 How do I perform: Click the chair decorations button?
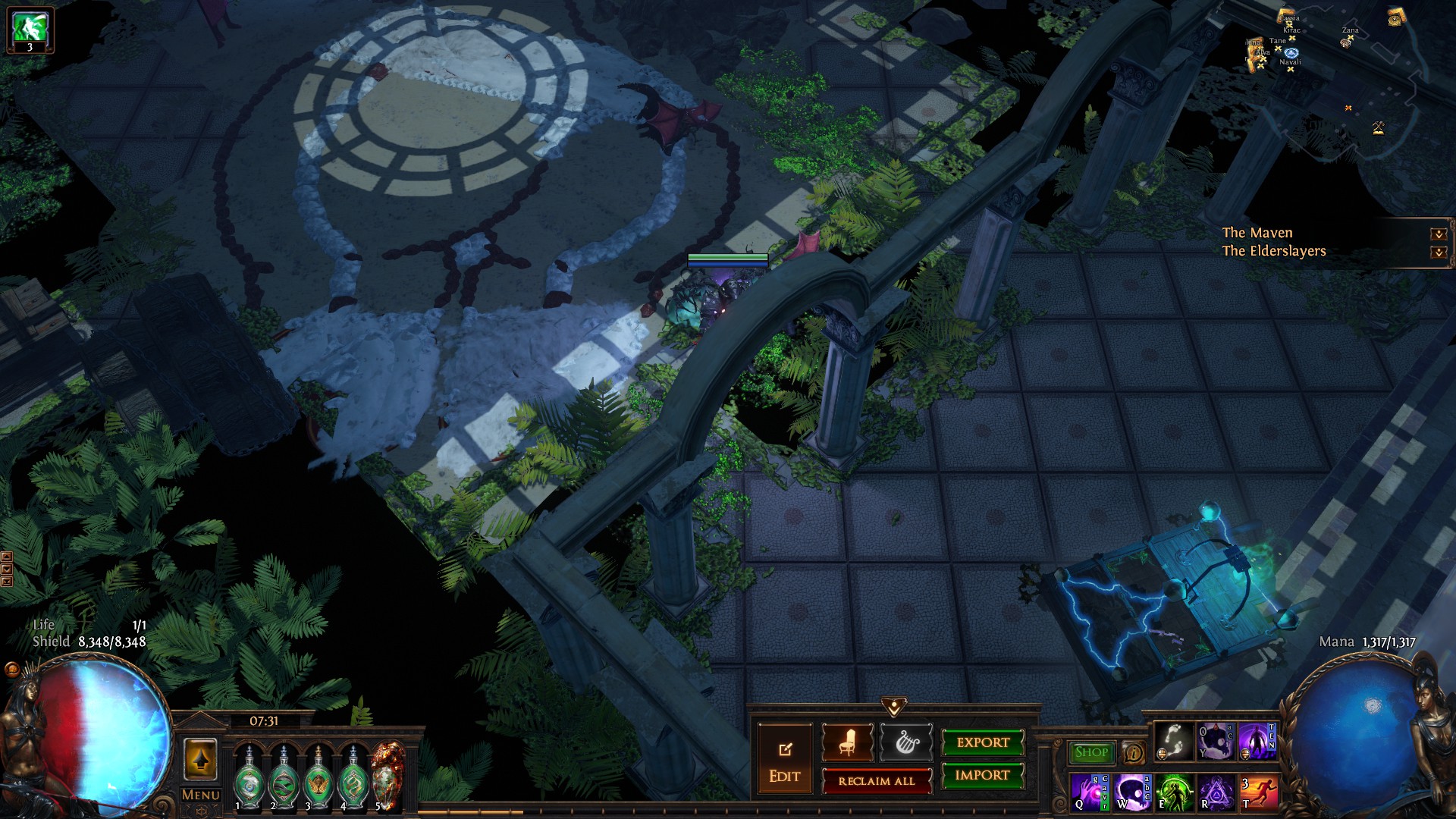point(847,743)
